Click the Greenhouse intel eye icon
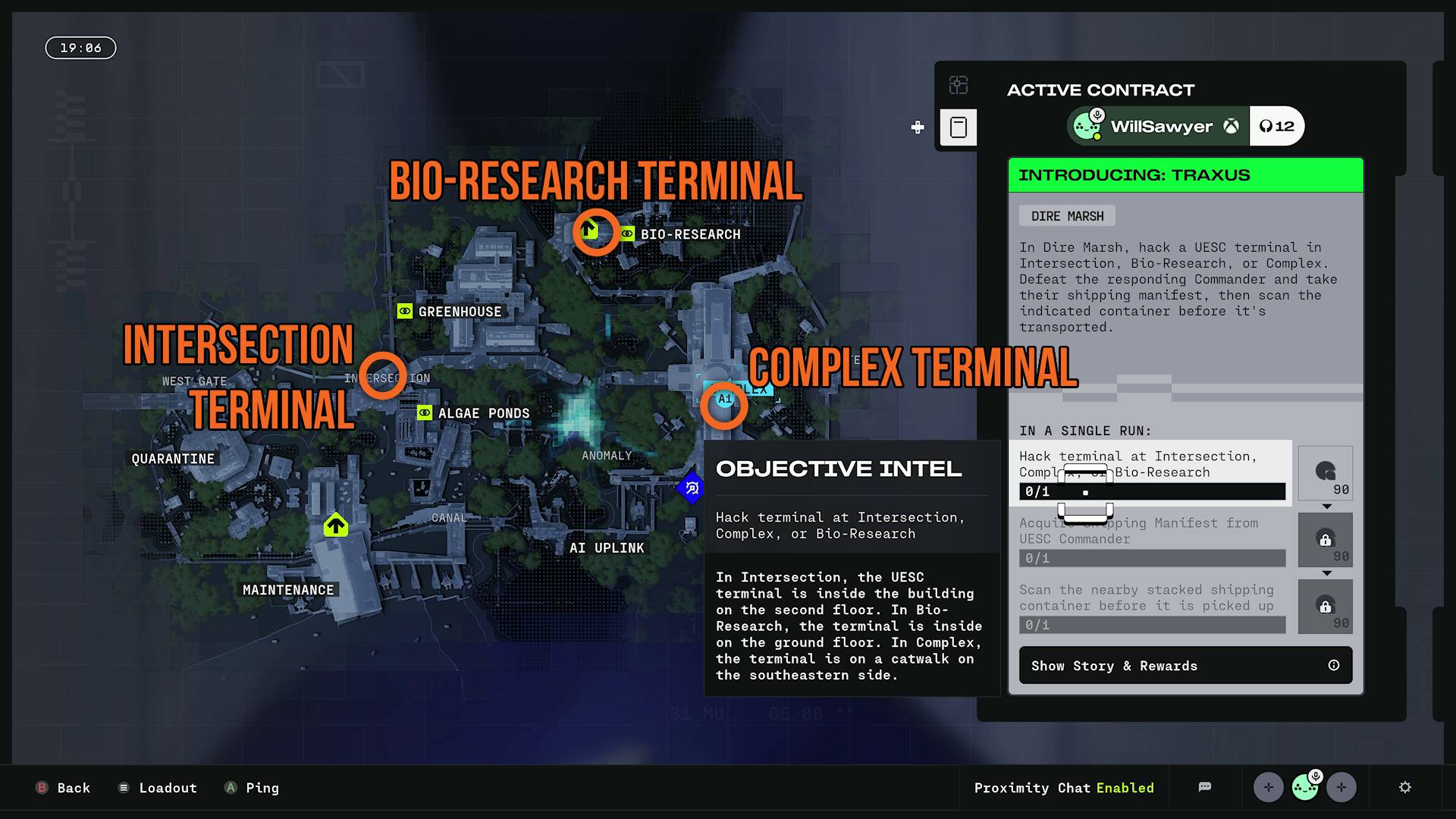Image resolution: width=1456 pixels, height=819 pixels. (404, 311)
